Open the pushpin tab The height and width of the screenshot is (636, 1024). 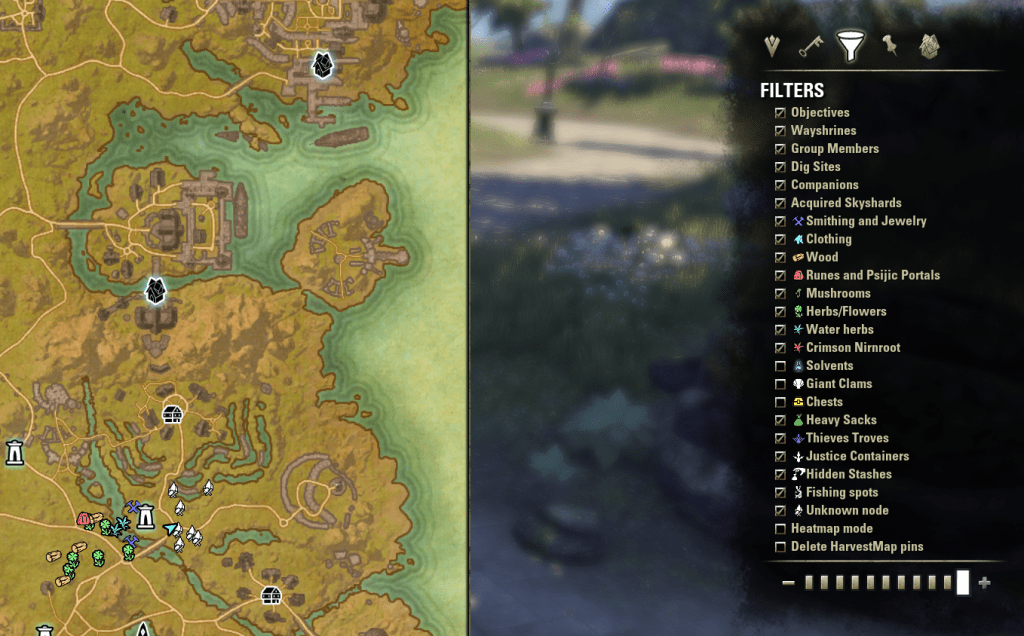889,46
